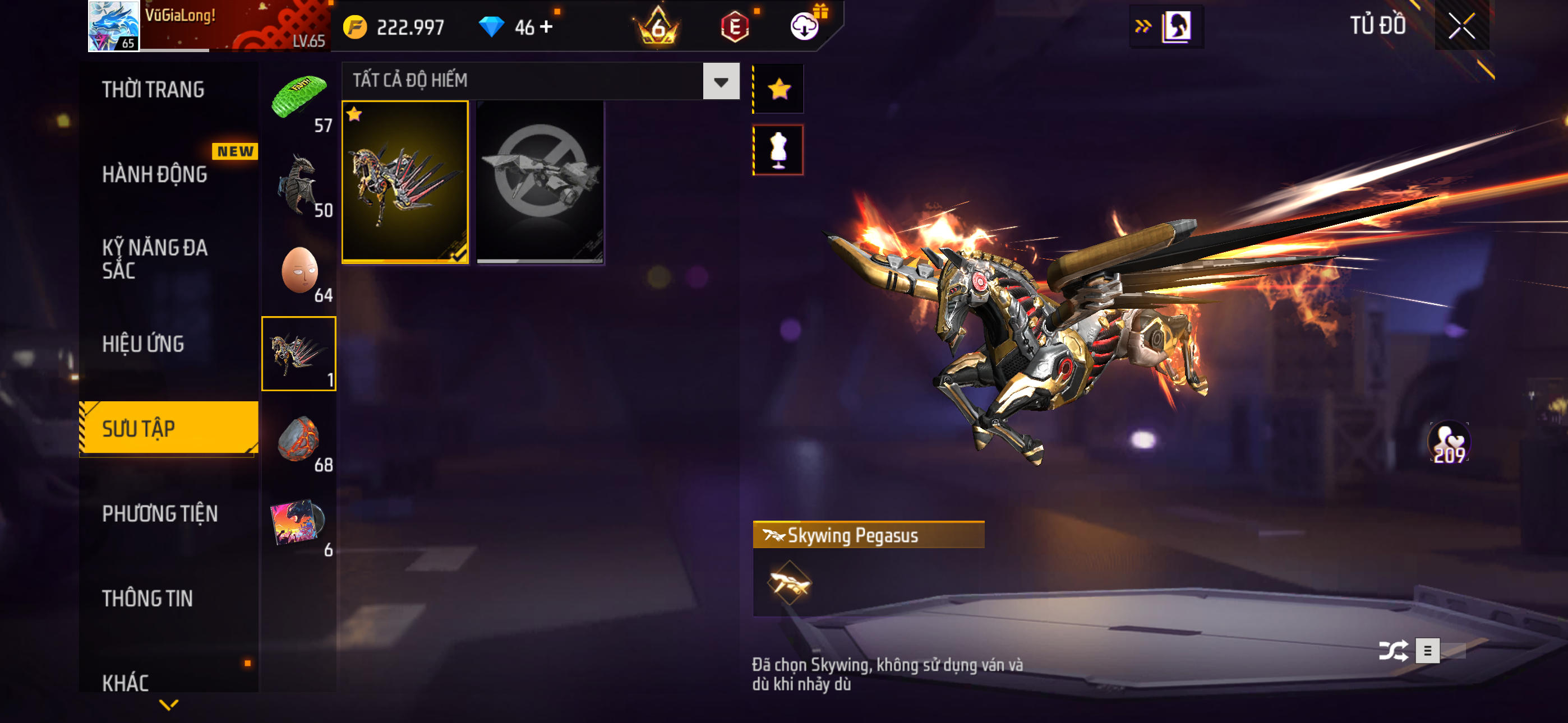Select the Khác category

[x=126, y=682]
